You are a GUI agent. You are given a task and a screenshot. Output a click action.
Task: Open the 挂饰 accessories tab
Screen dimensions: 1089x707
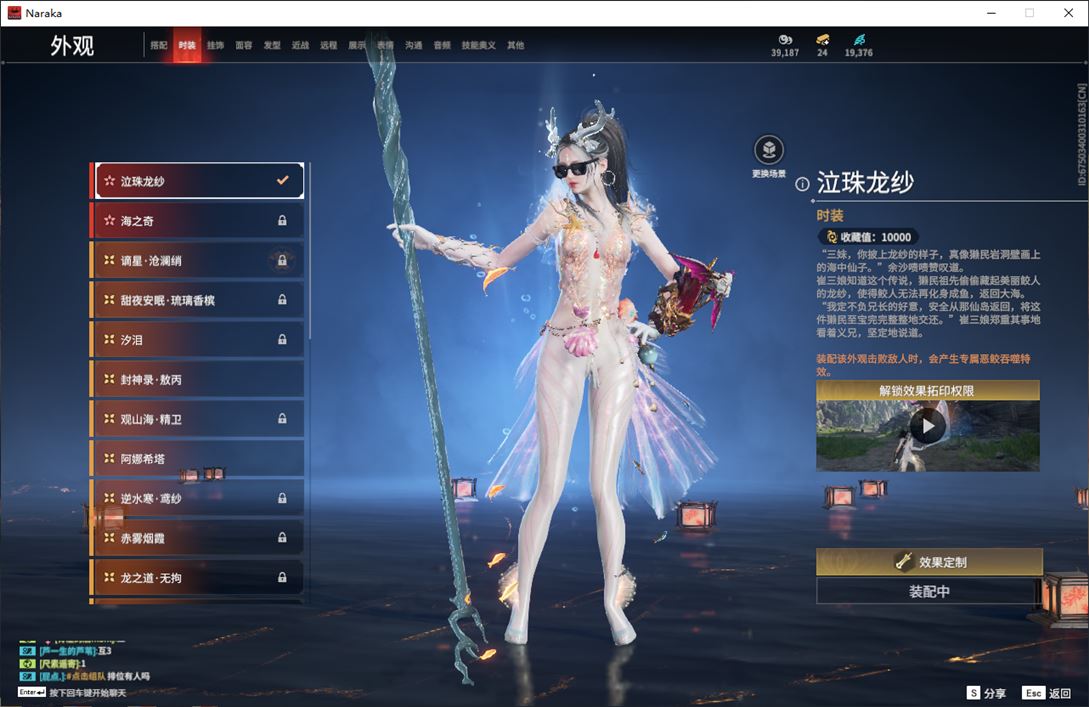click(215, 45)
